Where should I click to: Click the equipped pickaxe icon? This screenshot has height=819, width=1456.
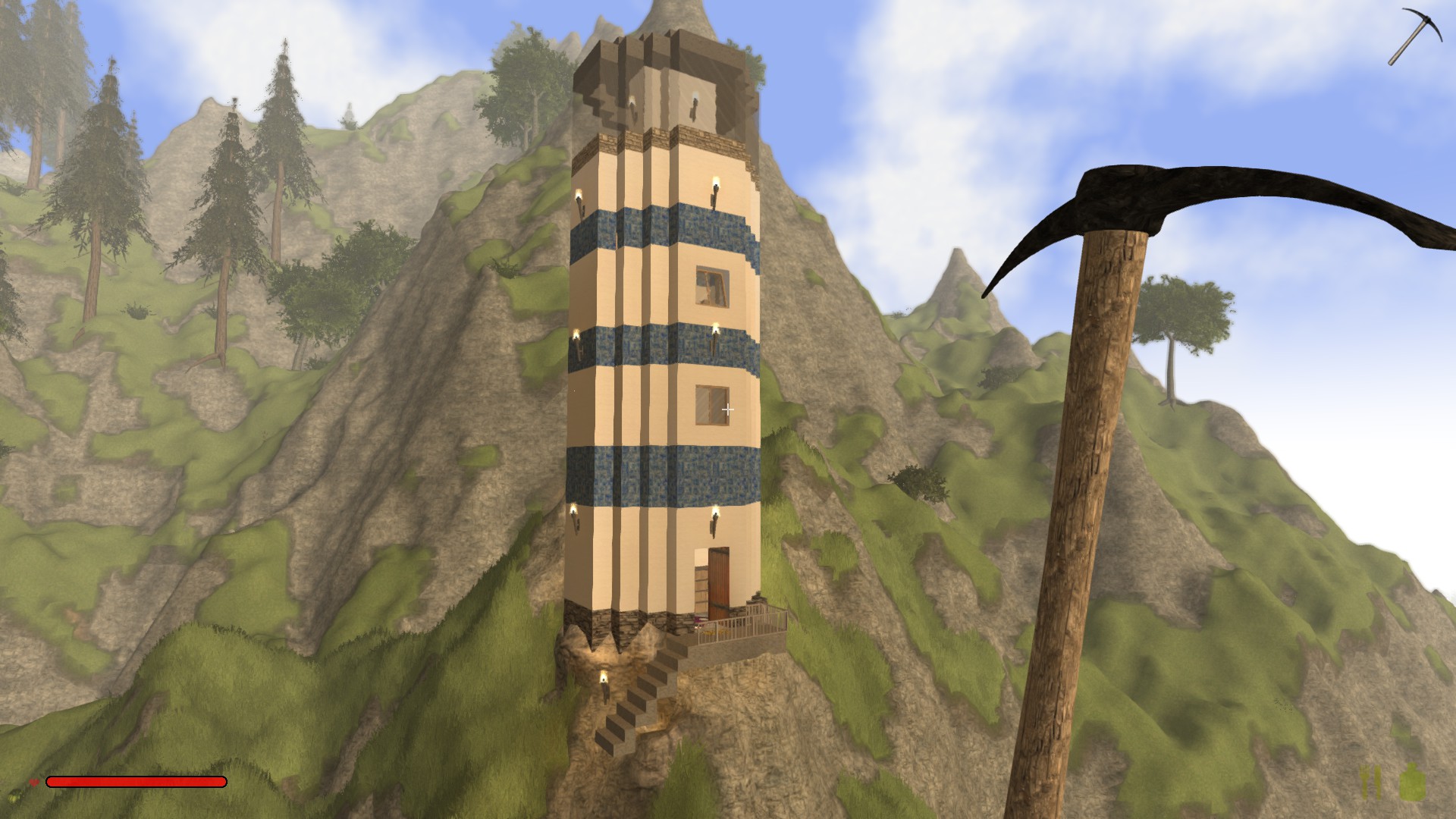(1414, 35)
